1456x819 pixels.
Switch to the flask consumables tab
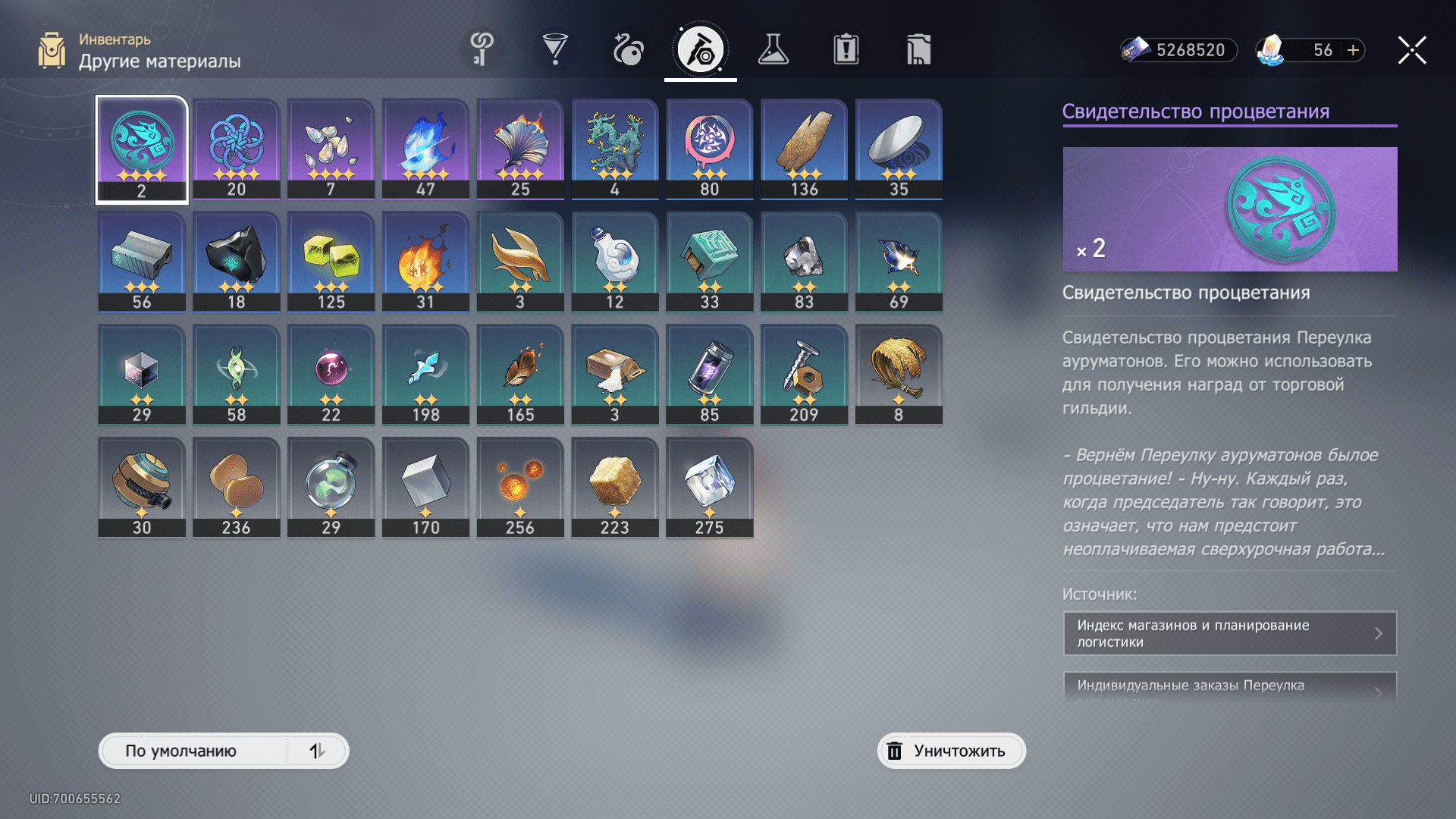click(773, 50)
